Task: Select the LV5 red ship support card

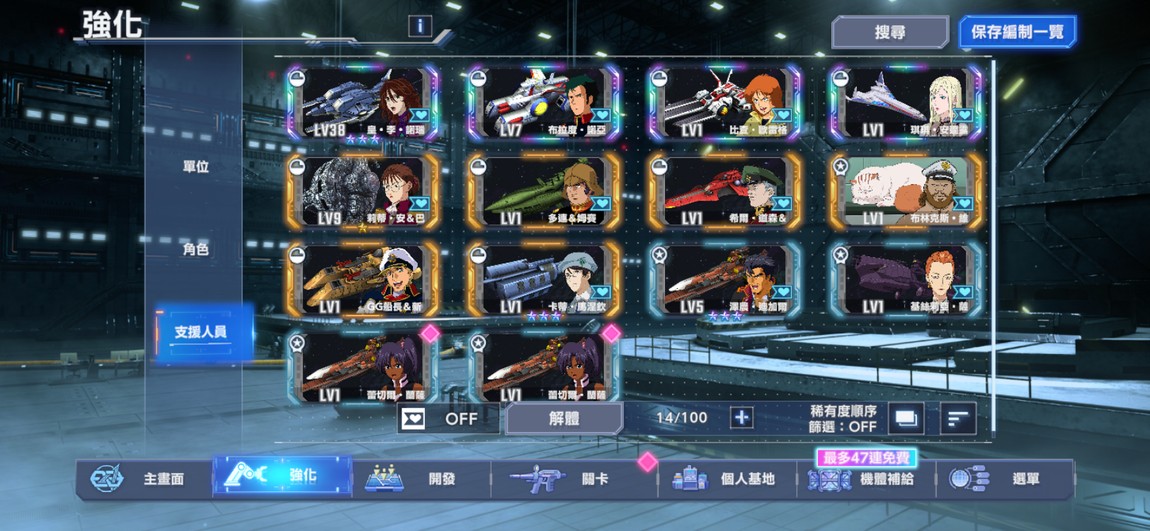Action: [x=725, y=280]
